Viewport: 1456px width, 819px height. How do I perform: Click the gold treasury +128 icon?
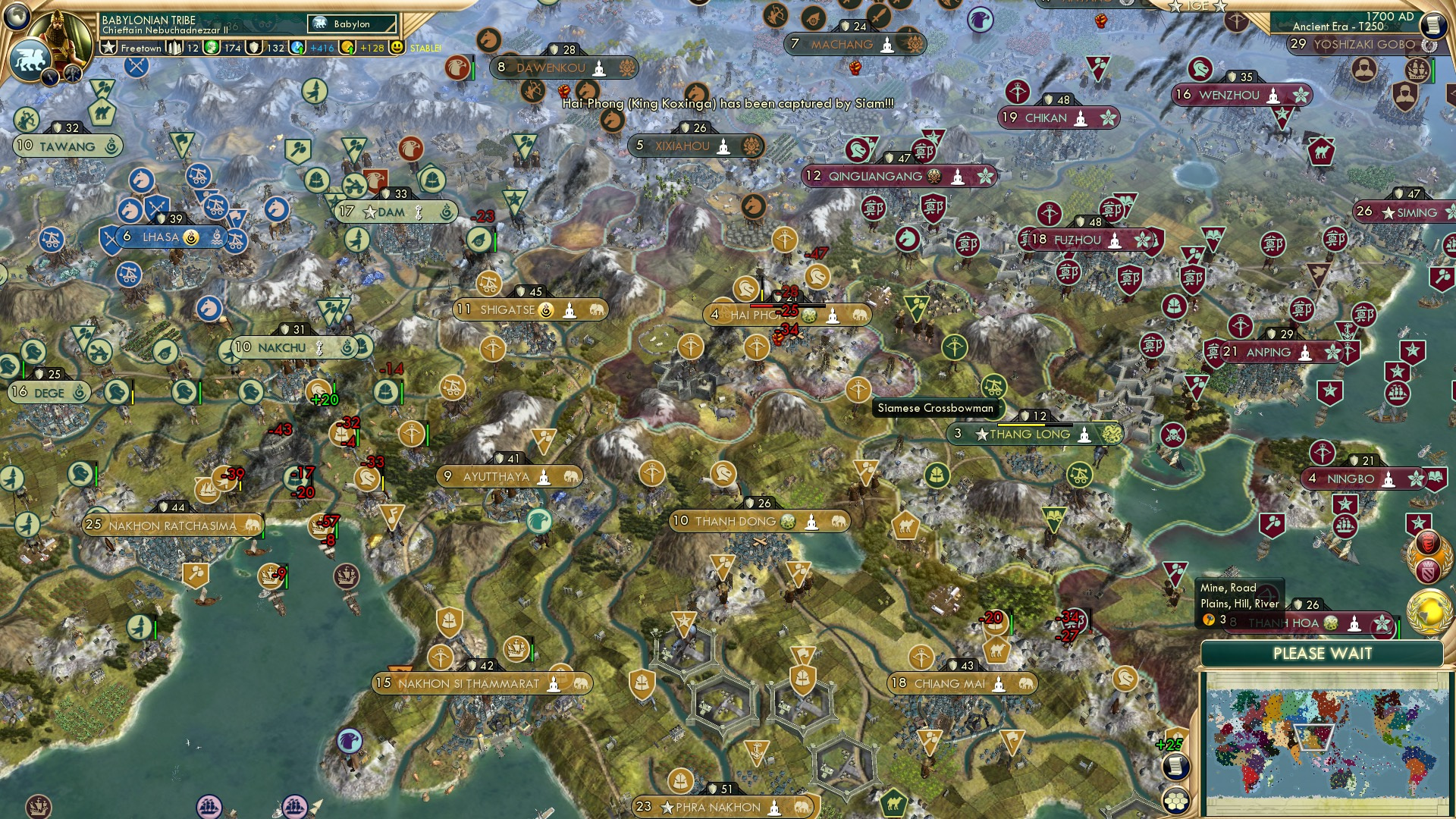347,46
